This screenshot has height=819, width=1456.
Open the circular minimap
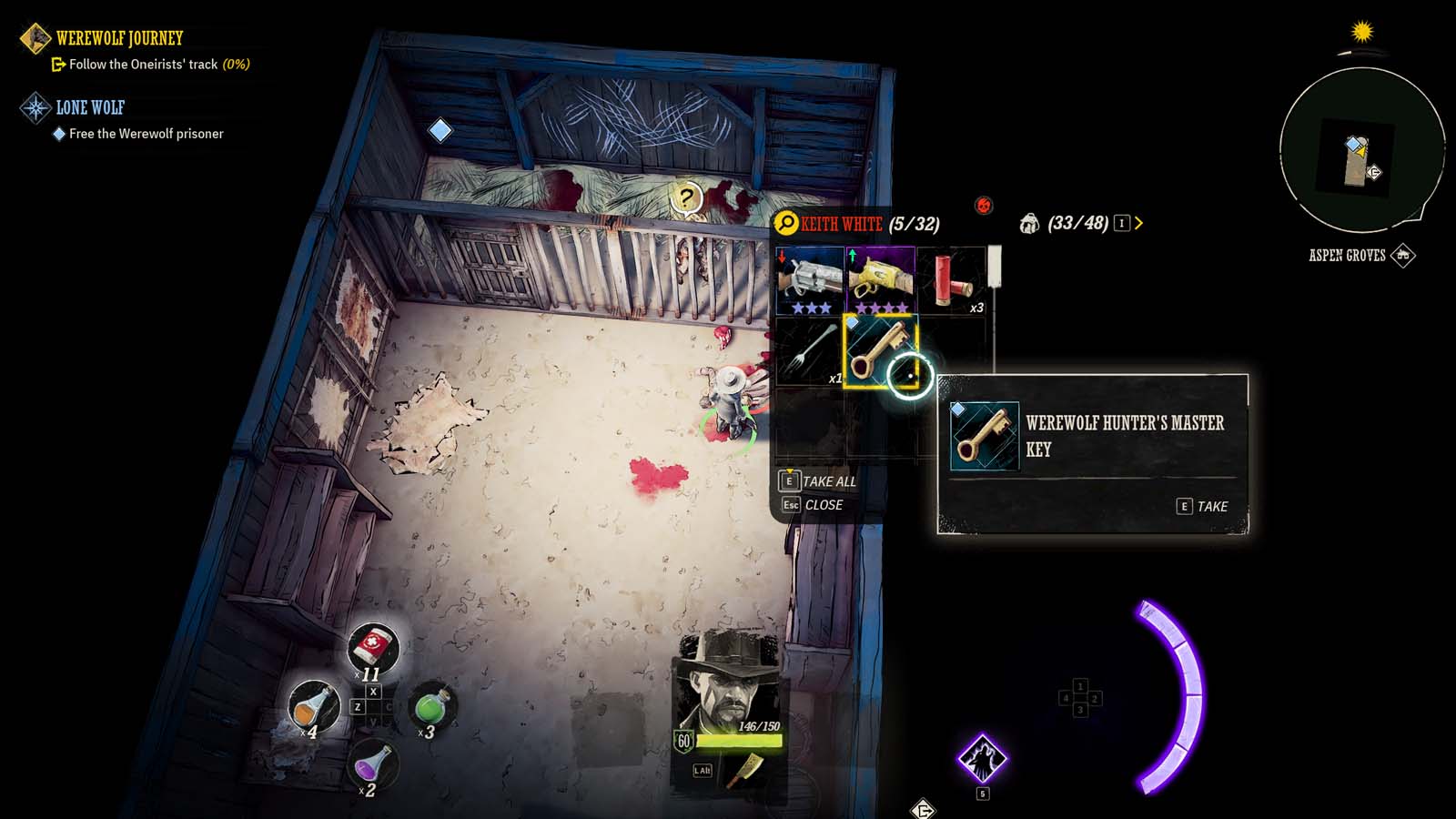coord(1361,150)
